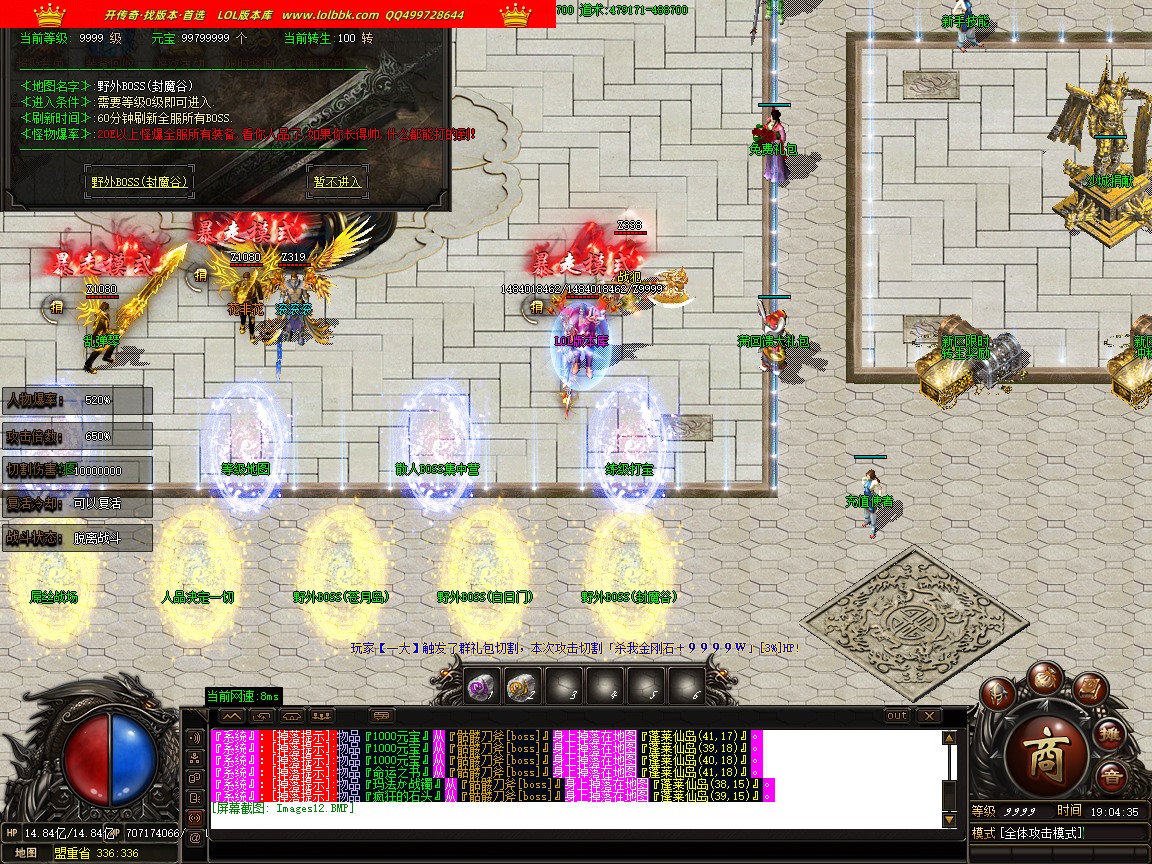Toggle sound with the 音 button
Screen dimensions: 1152x864
tap(1110, 777)
